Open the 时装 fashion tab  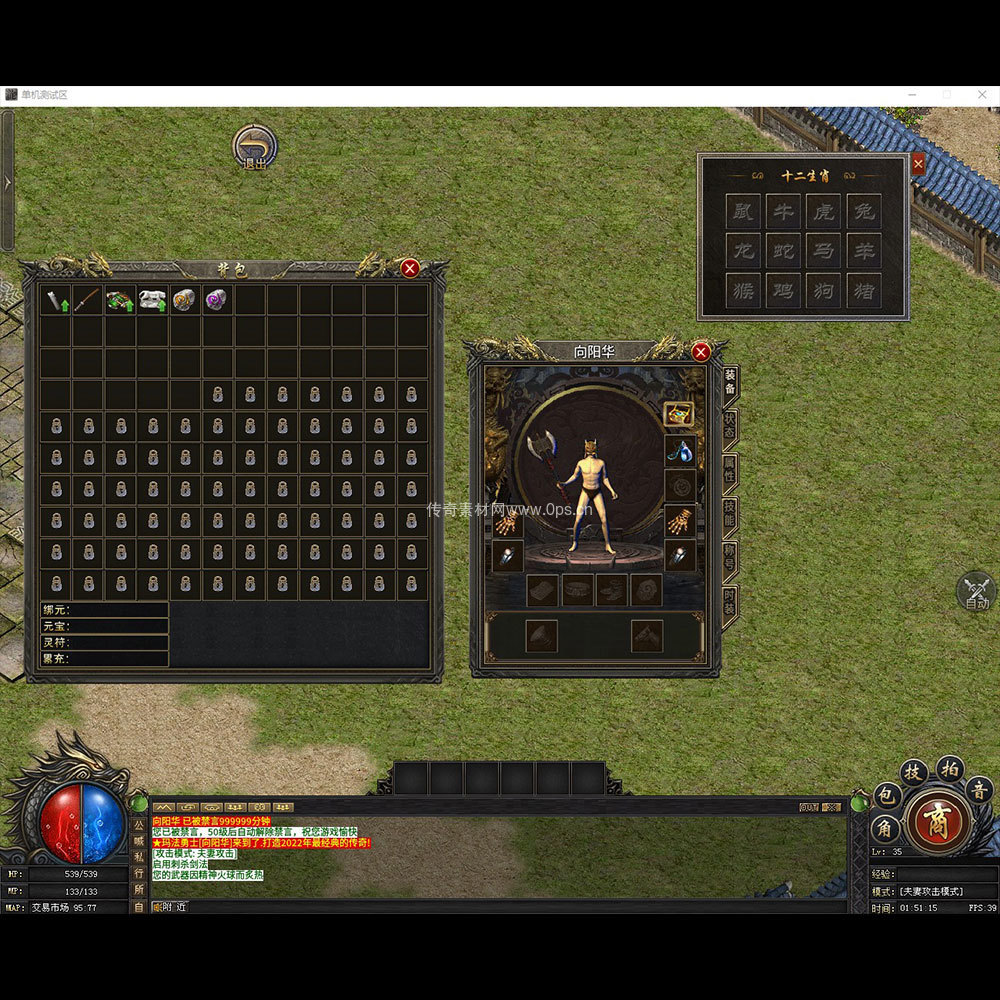coord(730,602)
